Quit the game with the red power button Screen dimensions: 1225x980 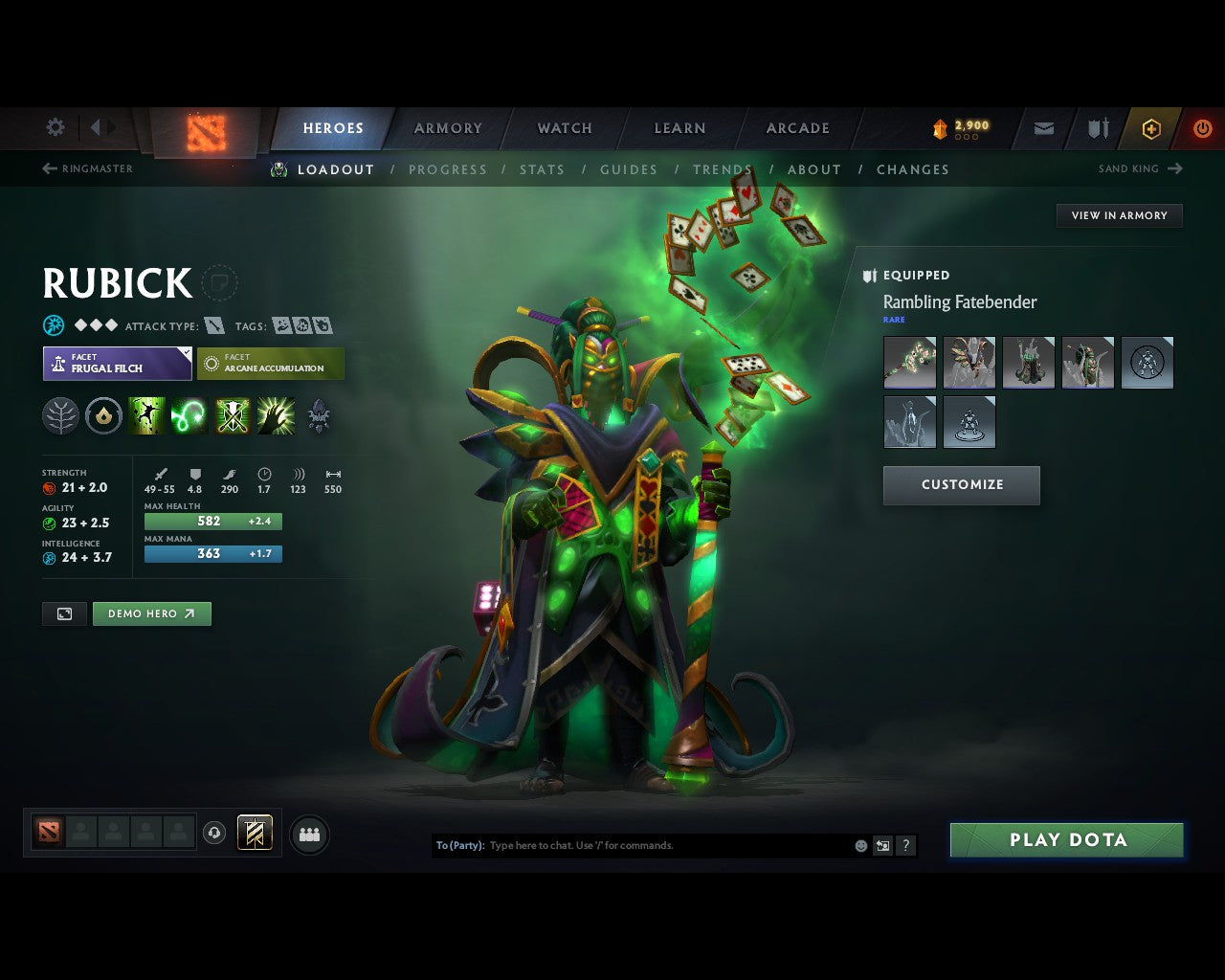click(x=1202, y=128)
